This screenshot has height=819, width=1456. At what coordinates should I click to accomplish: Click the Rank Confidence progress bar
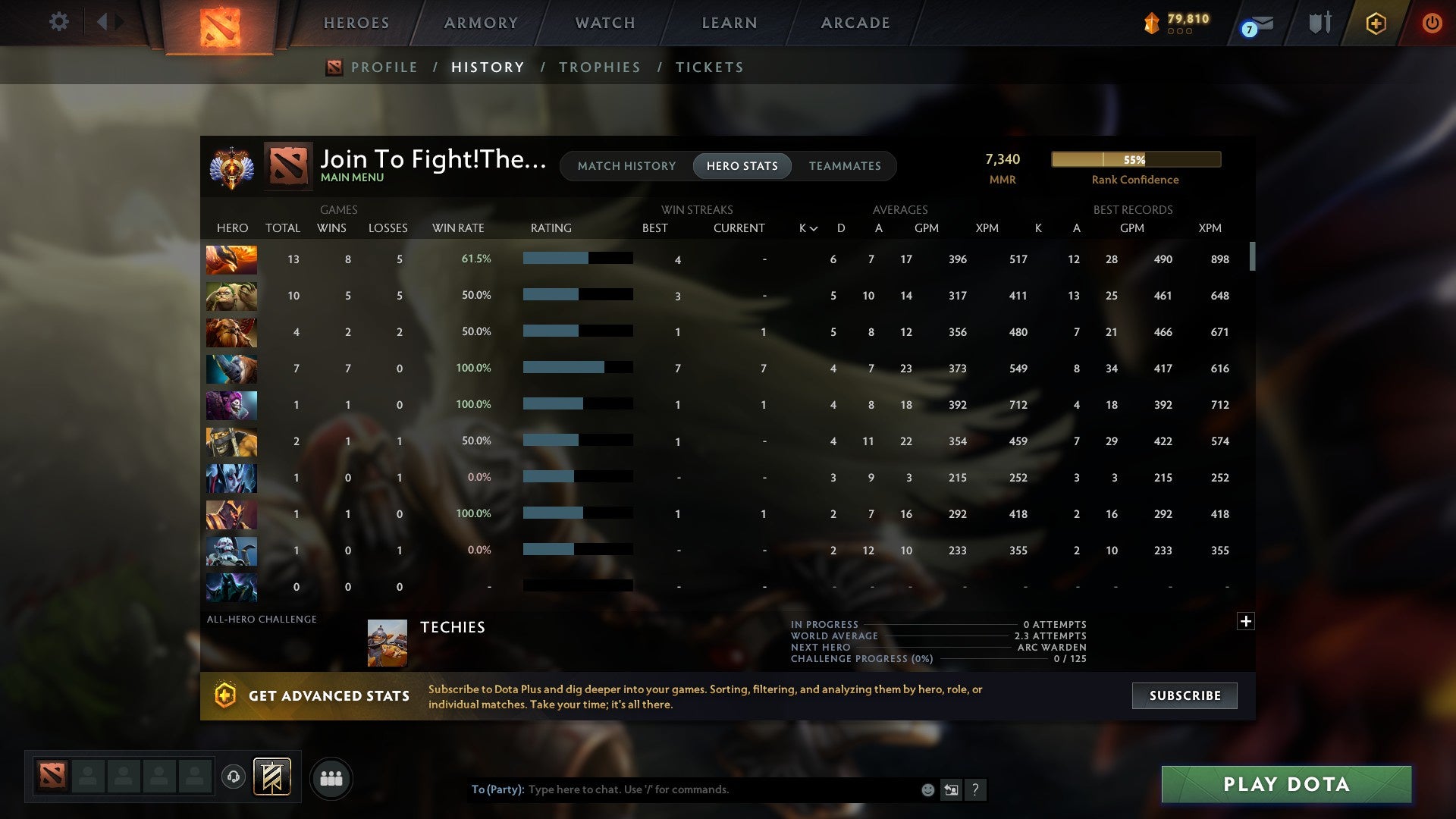tap(1135, 159)
